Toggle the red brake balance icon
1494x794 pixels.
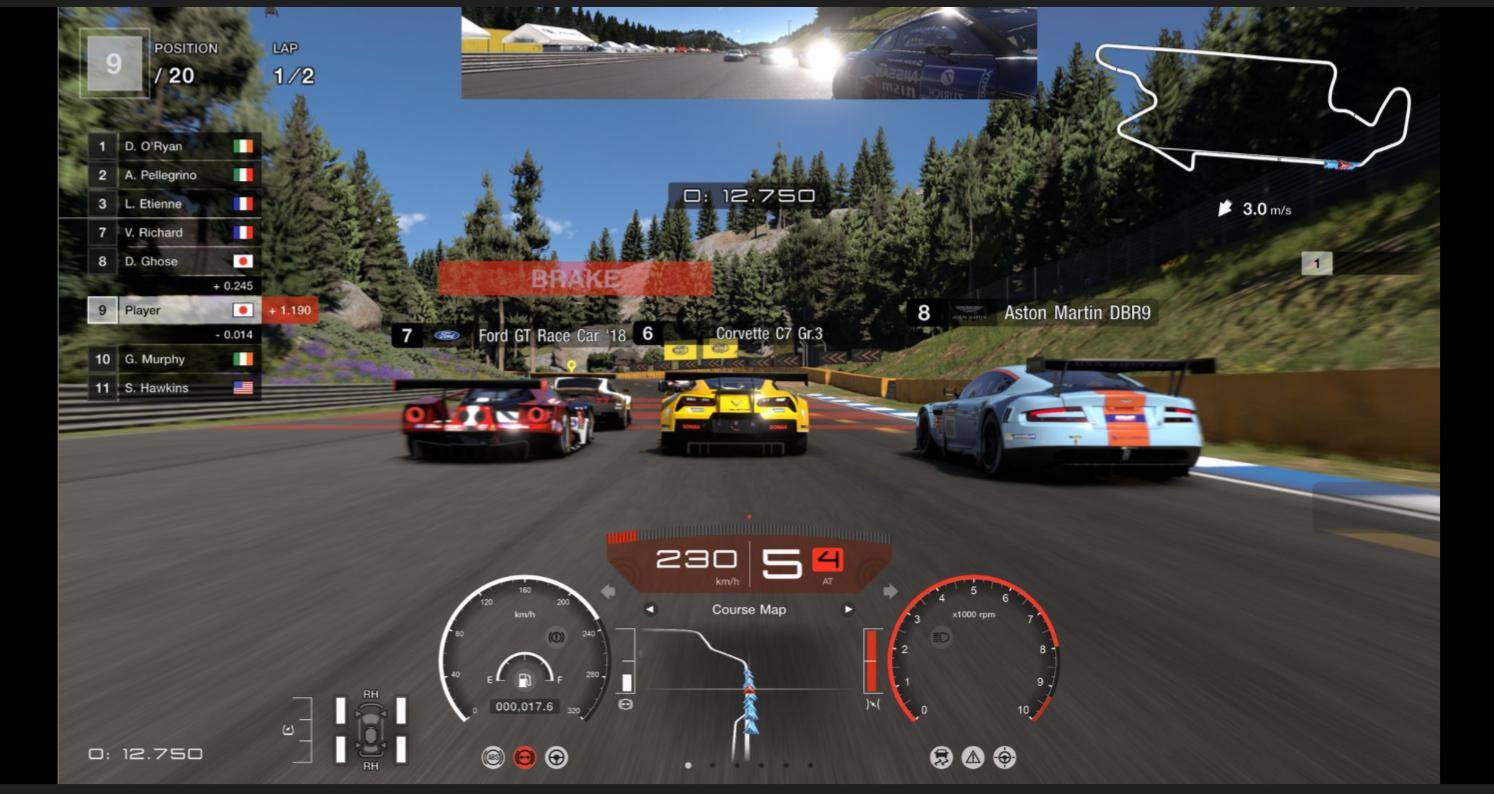(525, 758)
